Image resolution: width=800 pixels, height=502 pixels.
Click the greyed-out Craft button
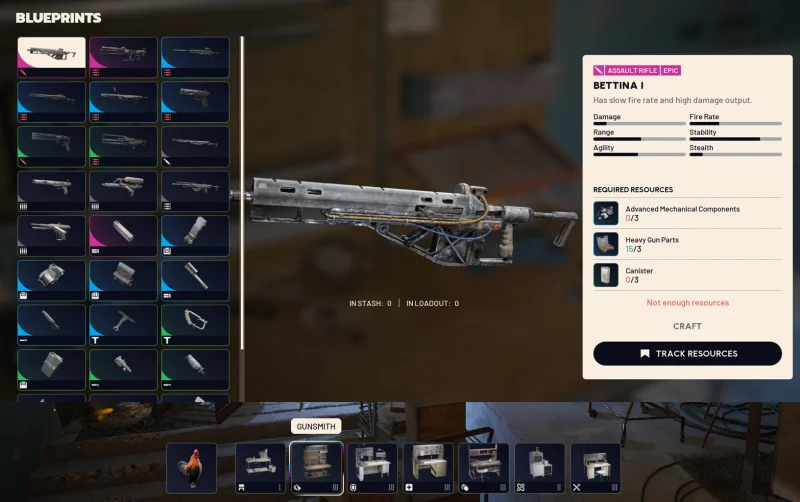click(687, 326)
